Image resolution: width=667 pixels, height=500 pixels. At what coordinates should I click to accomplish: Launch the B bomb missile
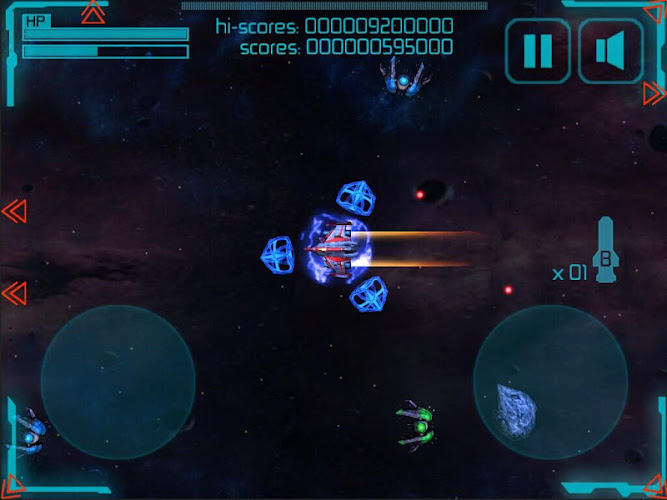click(606, 252)
